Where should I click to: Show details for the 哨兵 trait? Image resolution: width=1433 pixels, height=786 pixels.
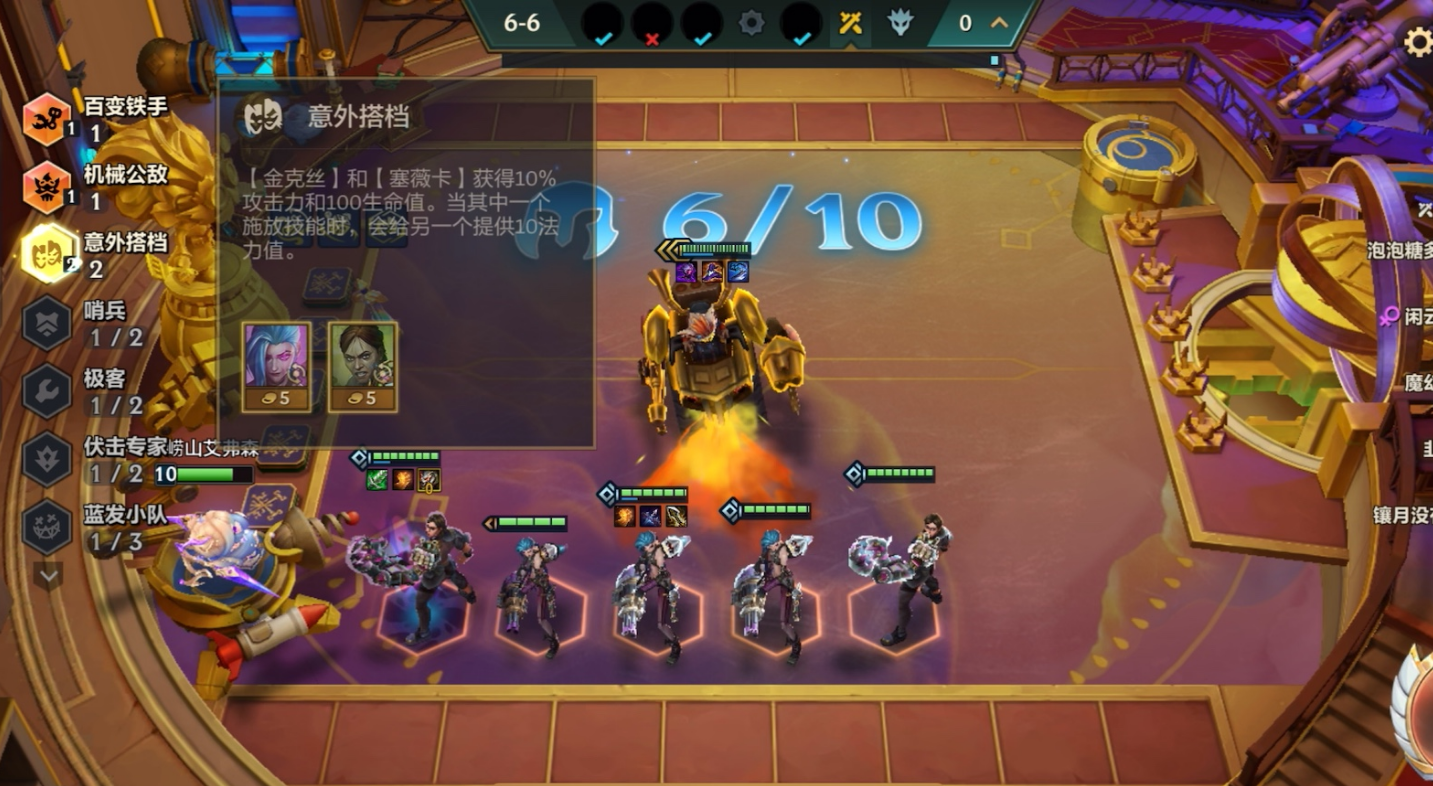point(47,323)
